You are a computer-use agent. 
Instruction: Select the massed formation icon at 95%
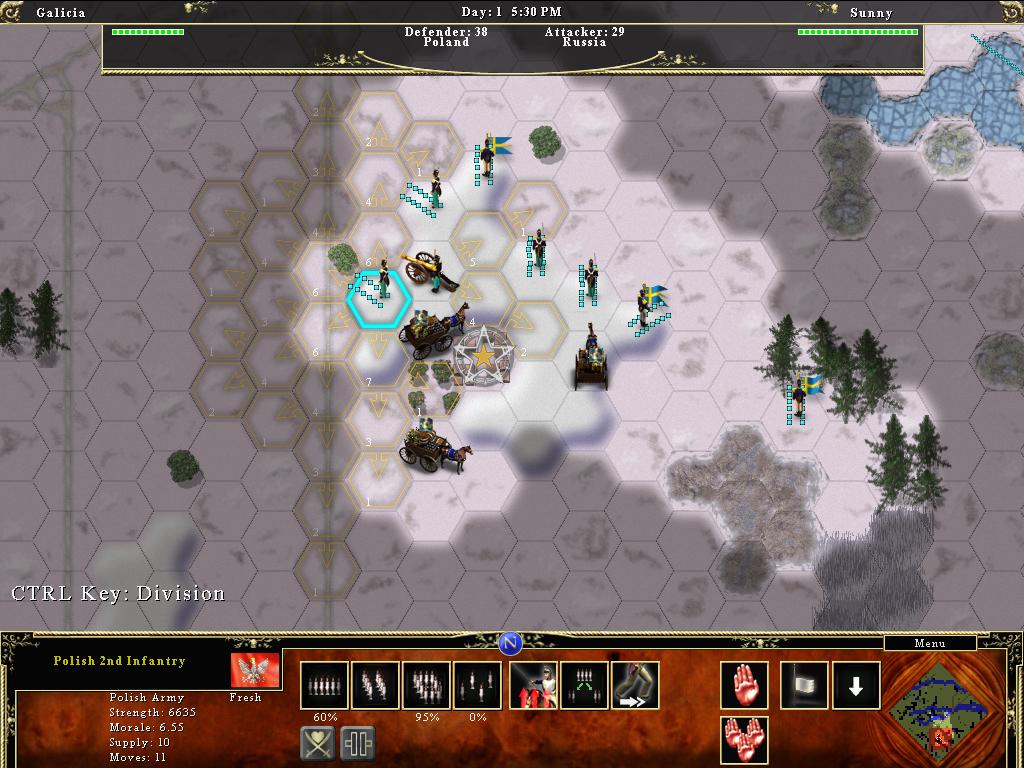click(426, 685)
